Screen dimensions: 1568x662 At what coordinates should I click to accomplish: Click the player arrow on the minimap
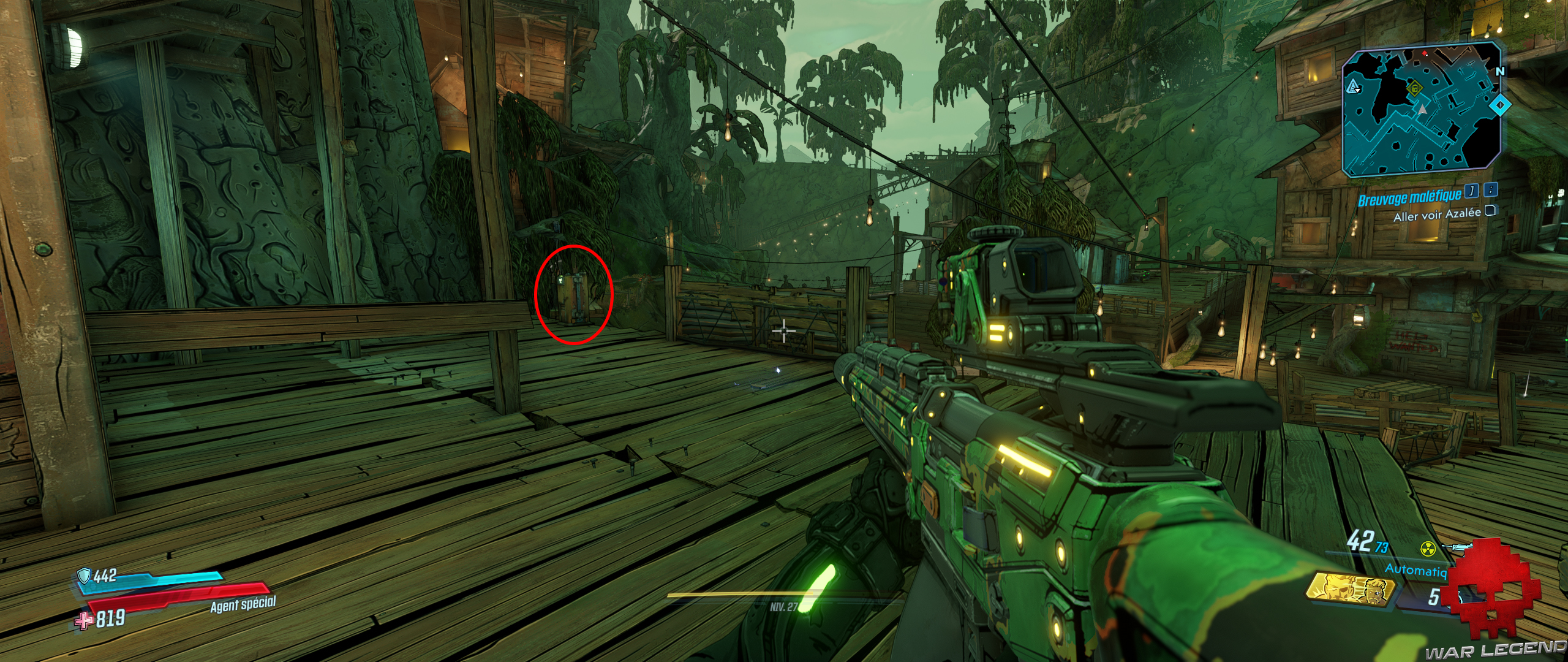pos(1422,109)
